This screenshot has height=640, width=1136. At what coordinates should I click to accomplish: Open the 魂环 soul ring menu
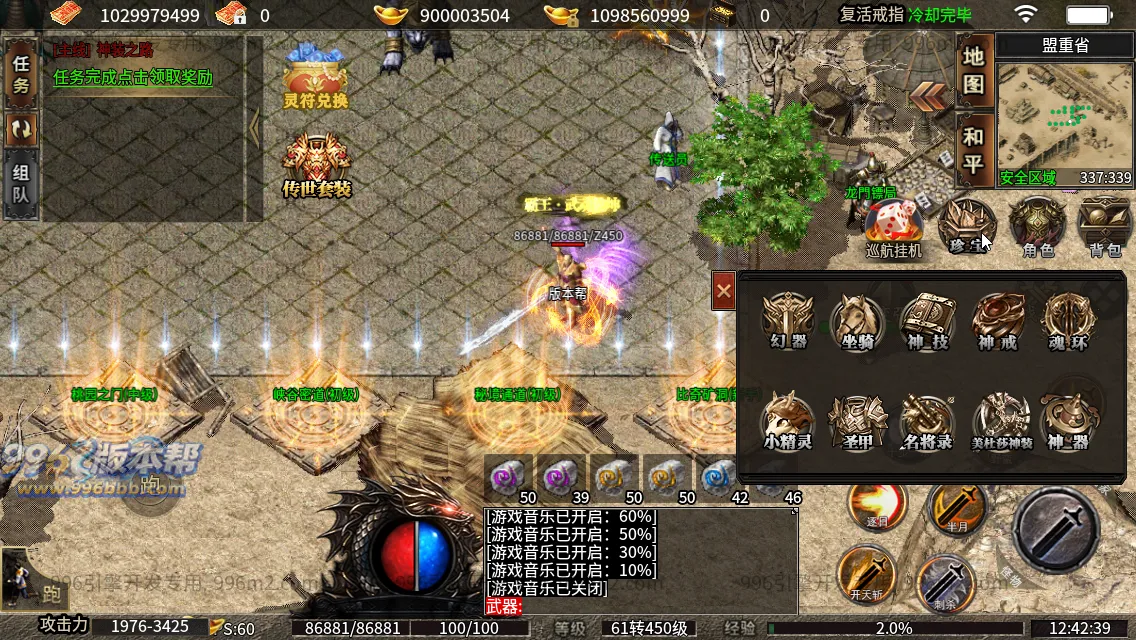click(x=1068, y=320)
